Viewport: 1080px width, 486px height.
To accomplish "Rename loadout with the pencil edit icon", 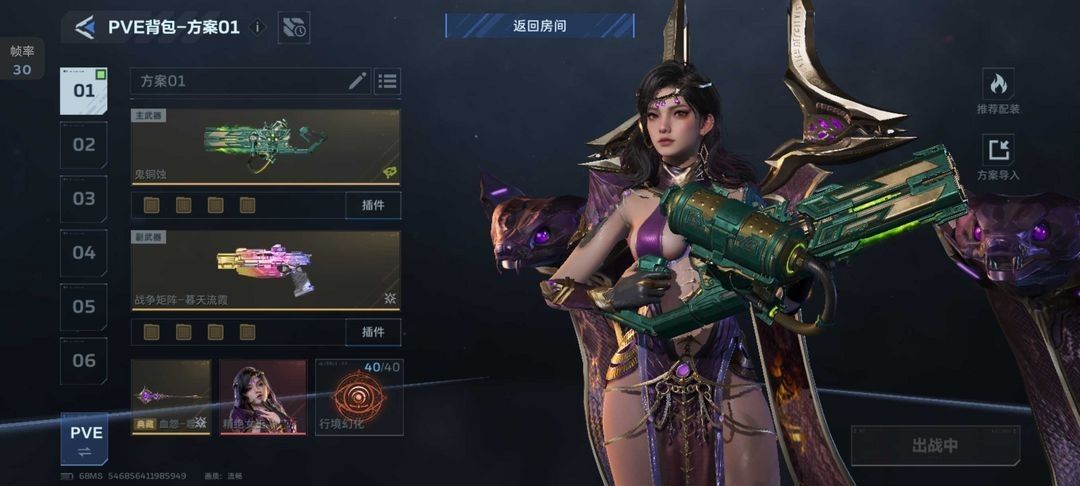I will tap(357, 81).
